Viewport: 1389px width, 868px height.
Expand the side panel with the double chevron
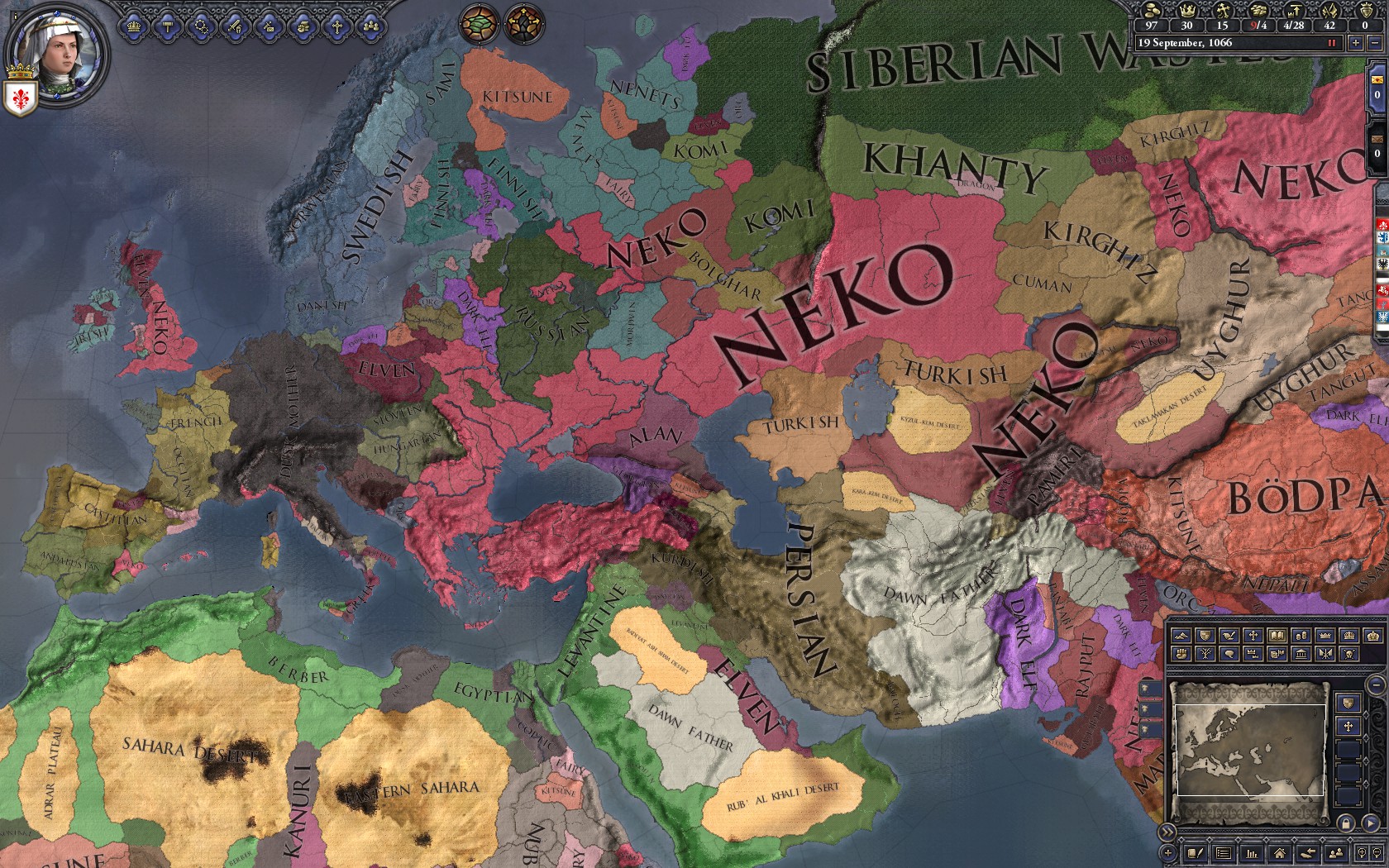1166,832
